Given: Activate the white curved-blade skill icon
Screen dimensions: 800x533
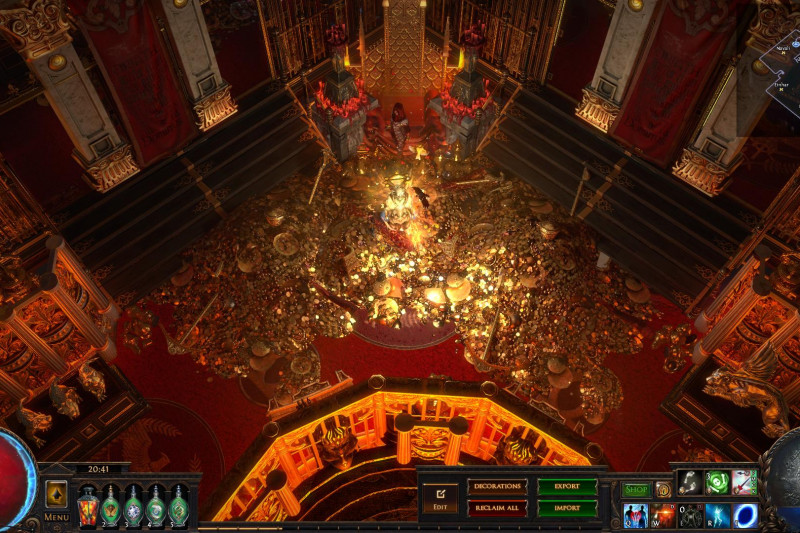Looking at the screenshot, I should pyautogui.click(x=690, y=482).
